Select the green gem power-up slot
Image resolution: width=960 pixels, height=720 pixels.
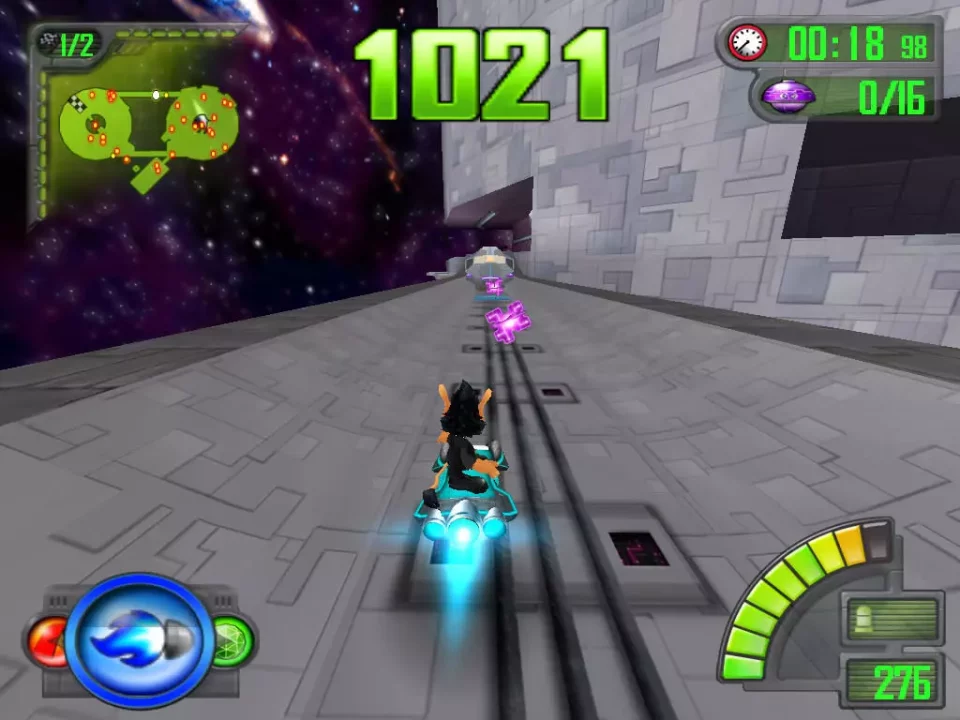coord(232,640)
